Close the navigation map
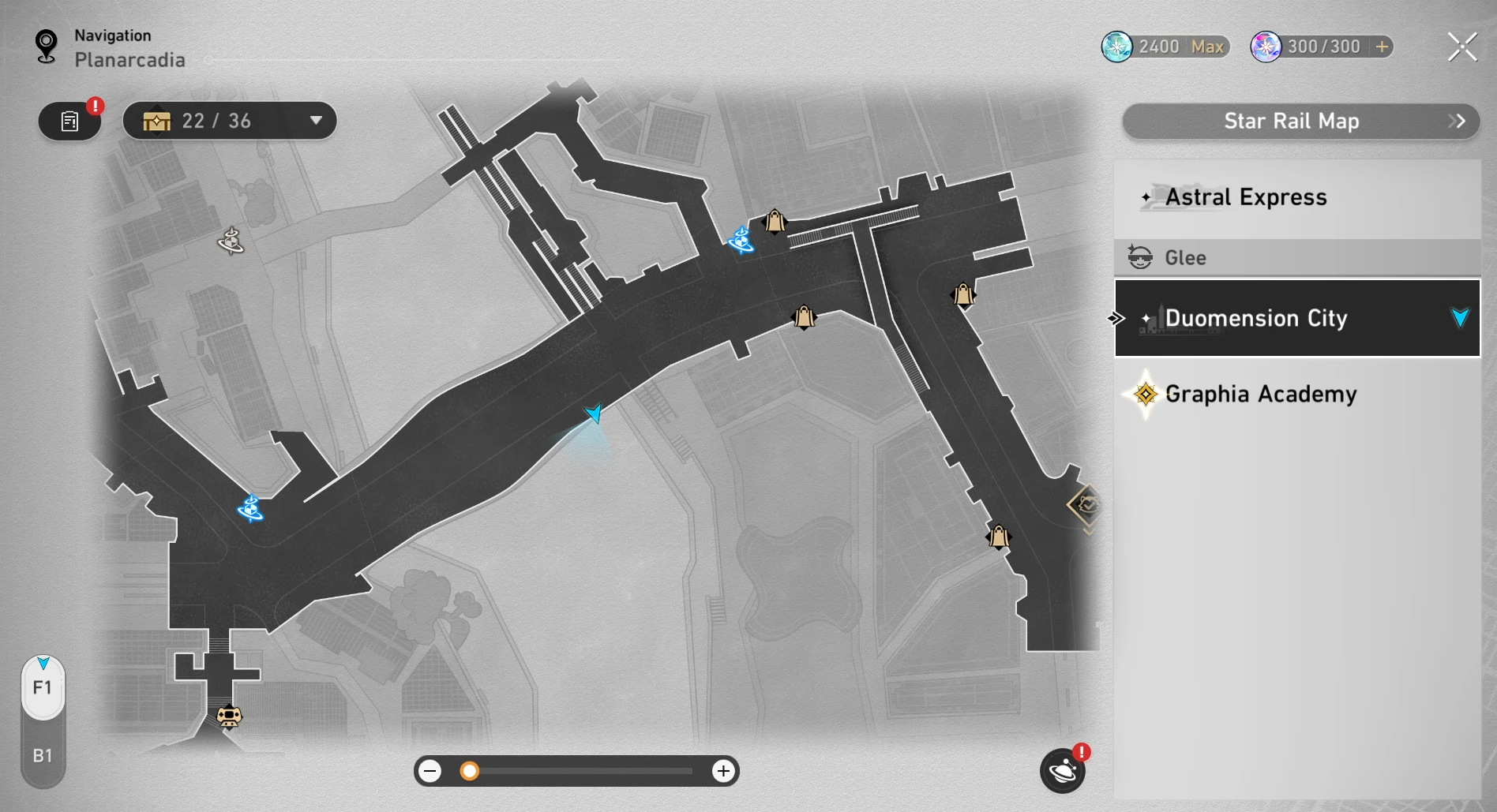Viewport: 1497px width, 812px height. point(1461,47)
